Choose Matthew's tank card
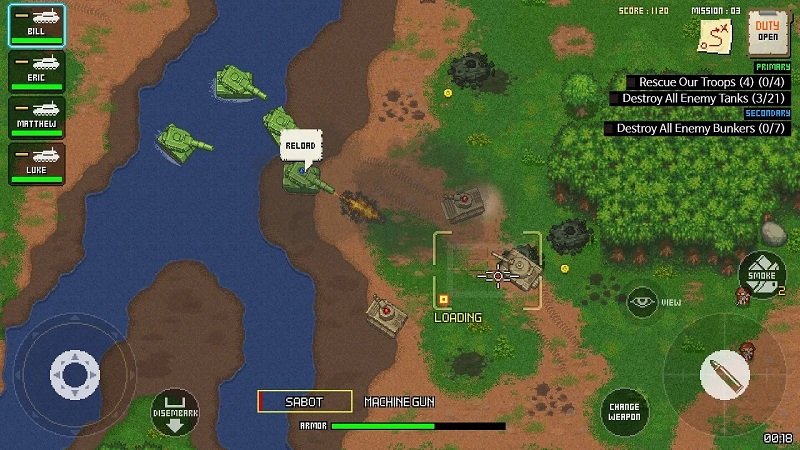The width and height of the screenshot is (800, 450). click(x=37, y=117)
